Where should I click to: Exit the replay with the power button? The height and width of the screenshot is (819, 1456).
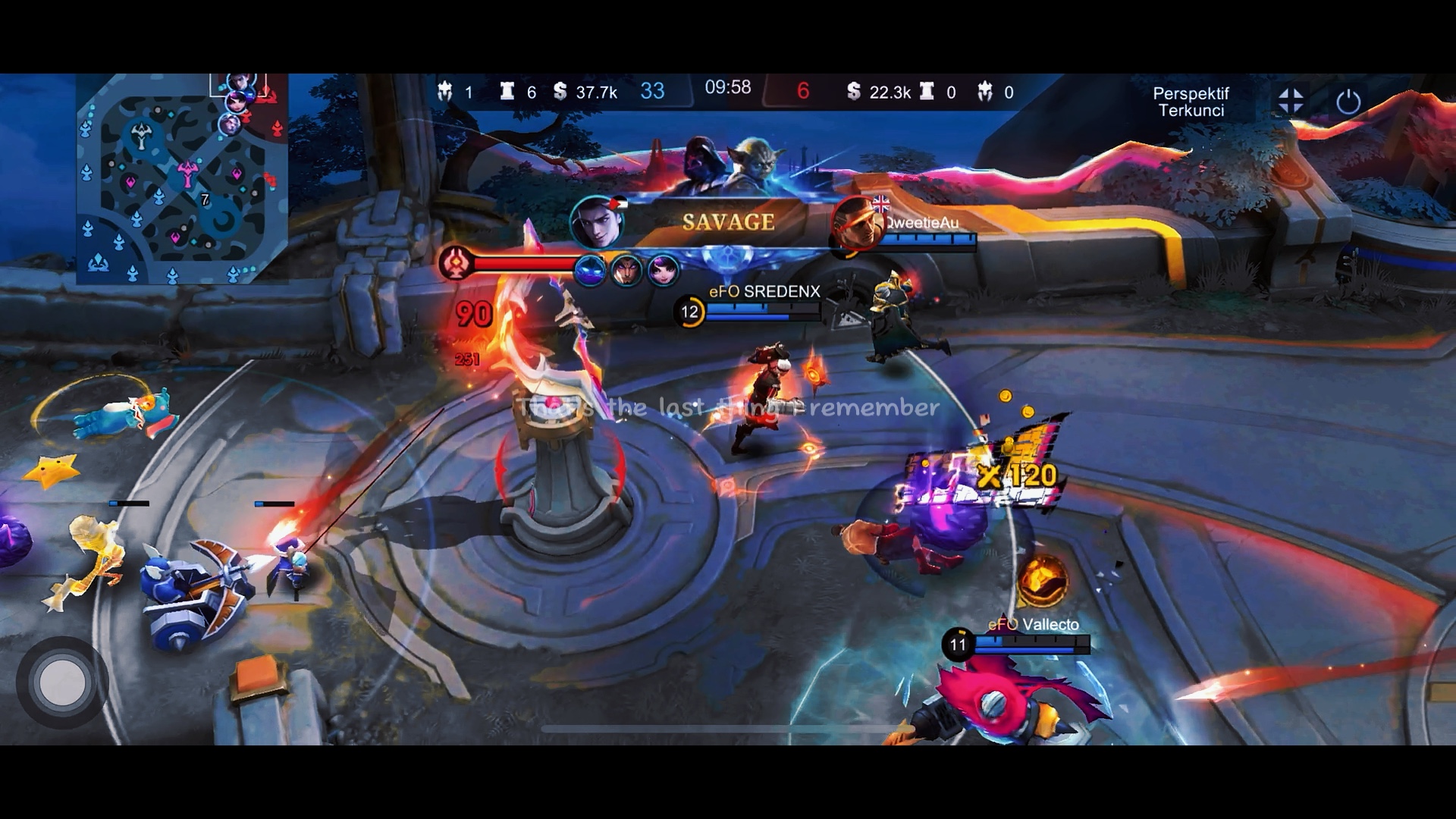coord(1348,101)
